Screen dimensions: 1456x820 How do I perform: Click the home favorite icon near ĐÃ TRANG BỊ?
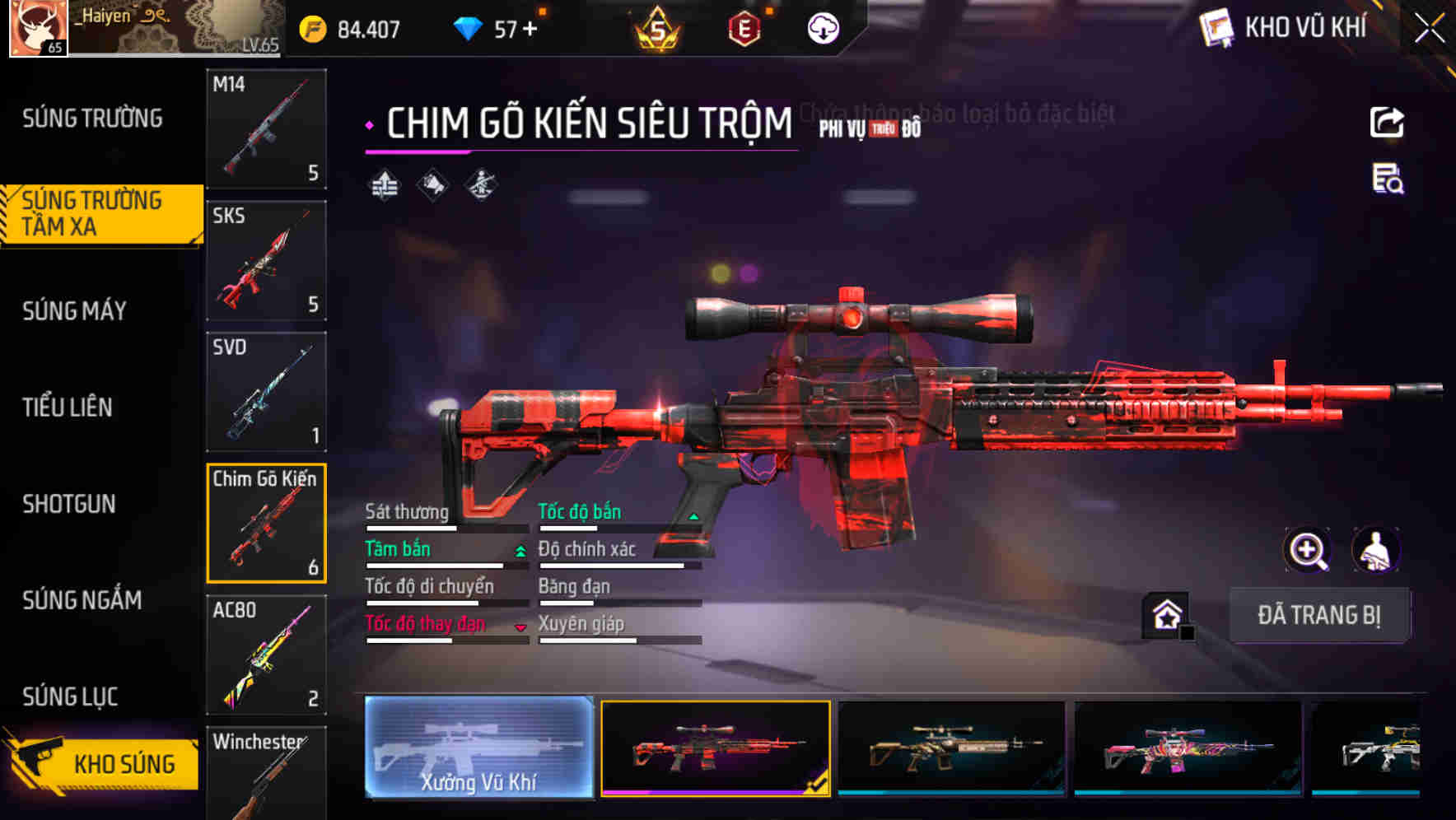coord(1164,613)
